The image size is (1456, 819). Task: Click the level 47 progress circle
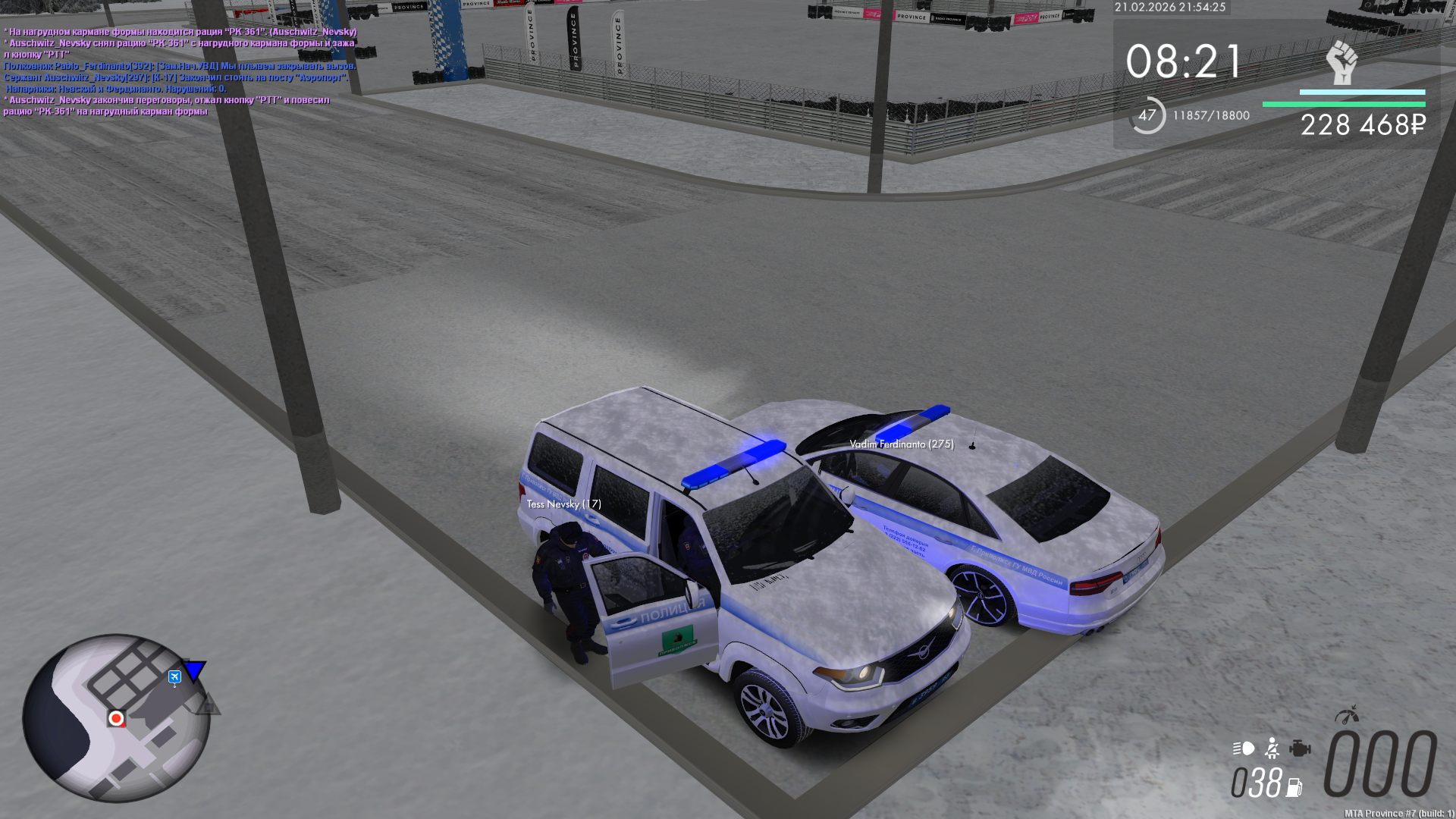click(1147, 115)
